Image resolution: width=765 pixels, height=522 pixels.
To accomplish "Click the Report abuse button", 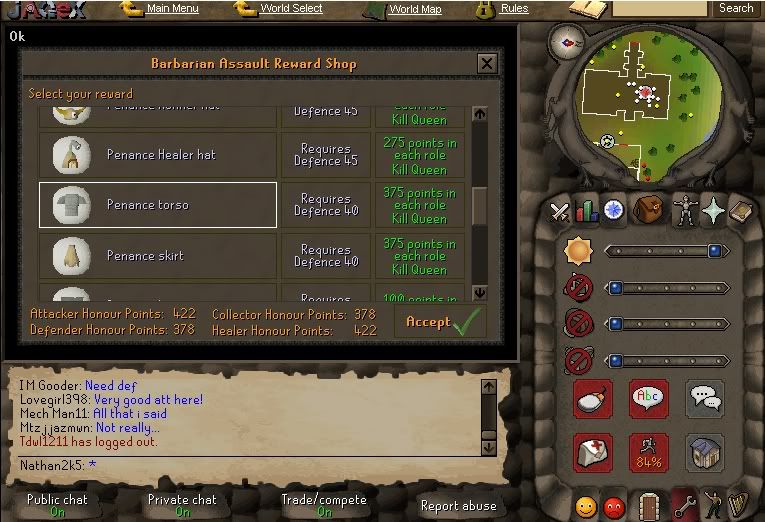I will 458,506.
